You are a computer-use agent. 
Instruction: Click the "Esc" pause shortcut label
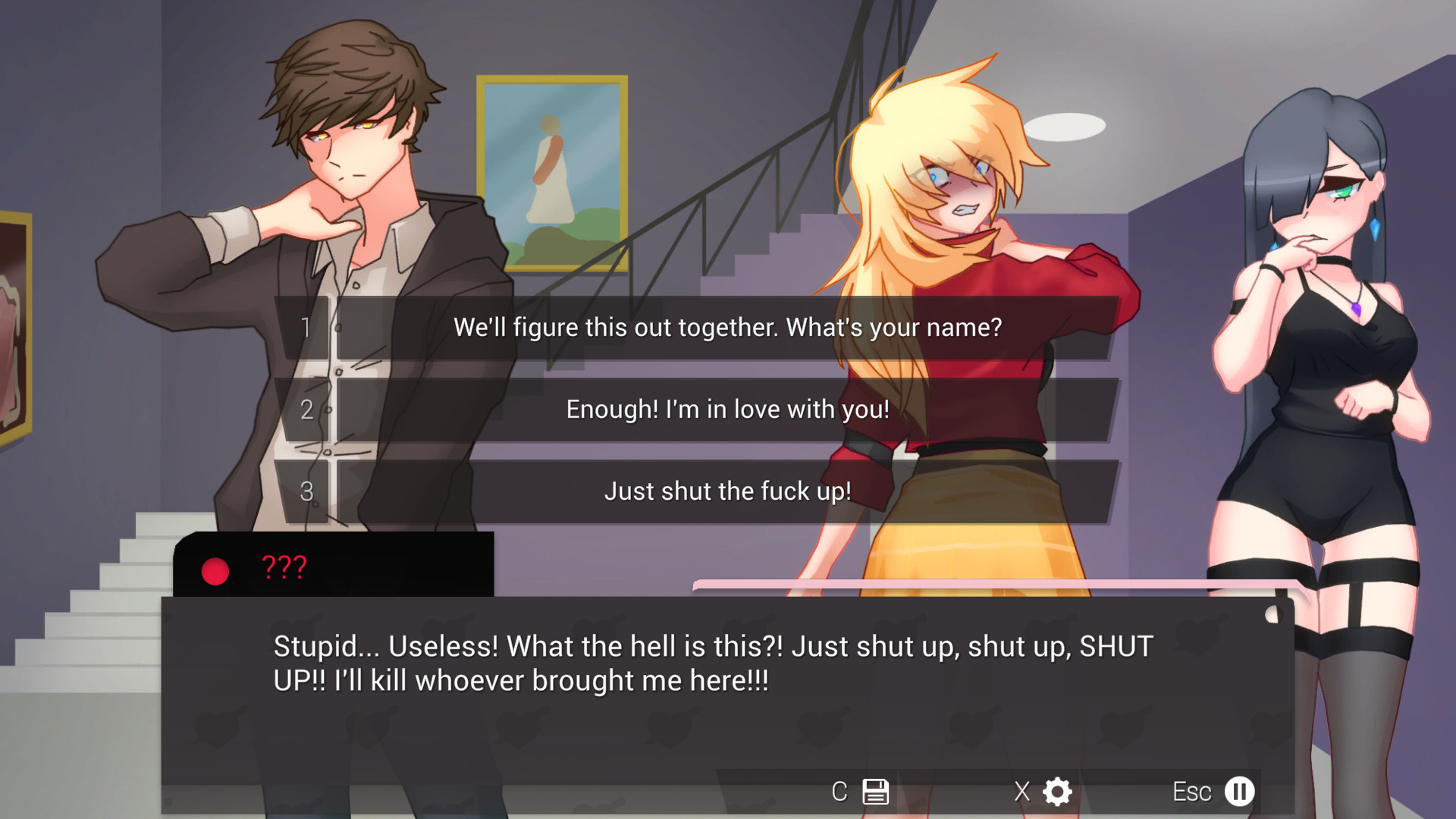click(x=1194, y=791)
